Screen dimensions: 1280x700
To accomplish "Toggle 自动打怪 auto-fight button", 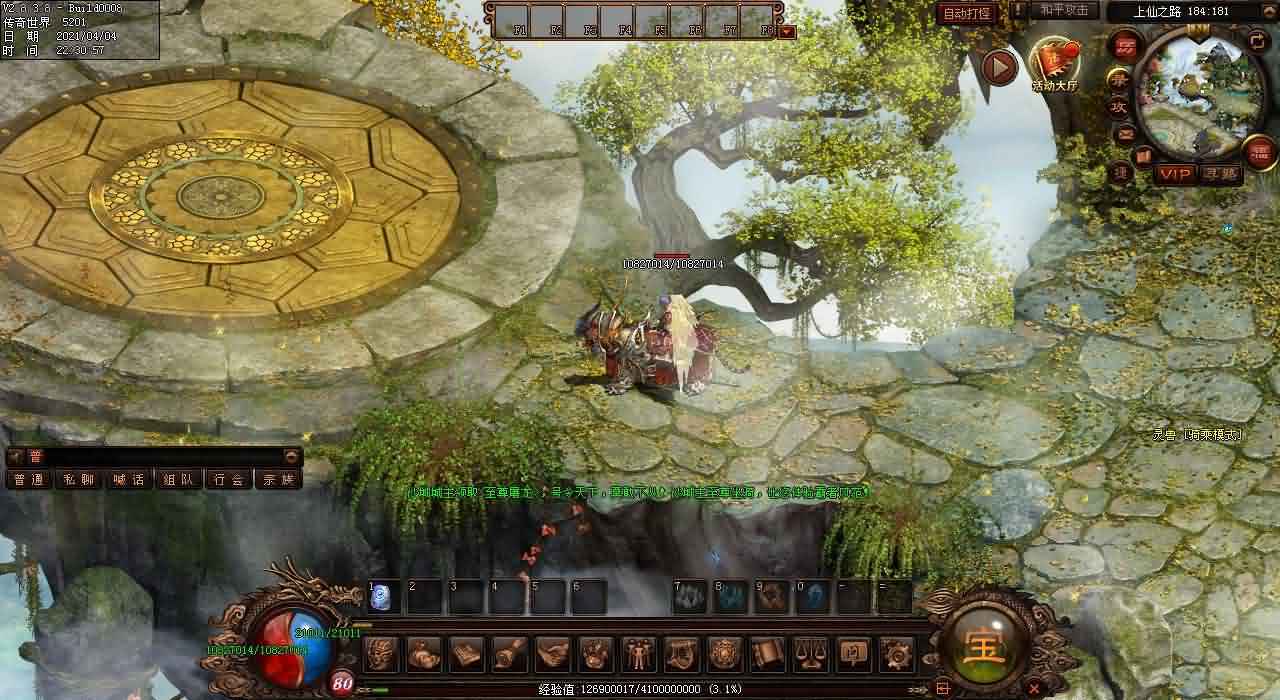I will click(x=968, y=13).
